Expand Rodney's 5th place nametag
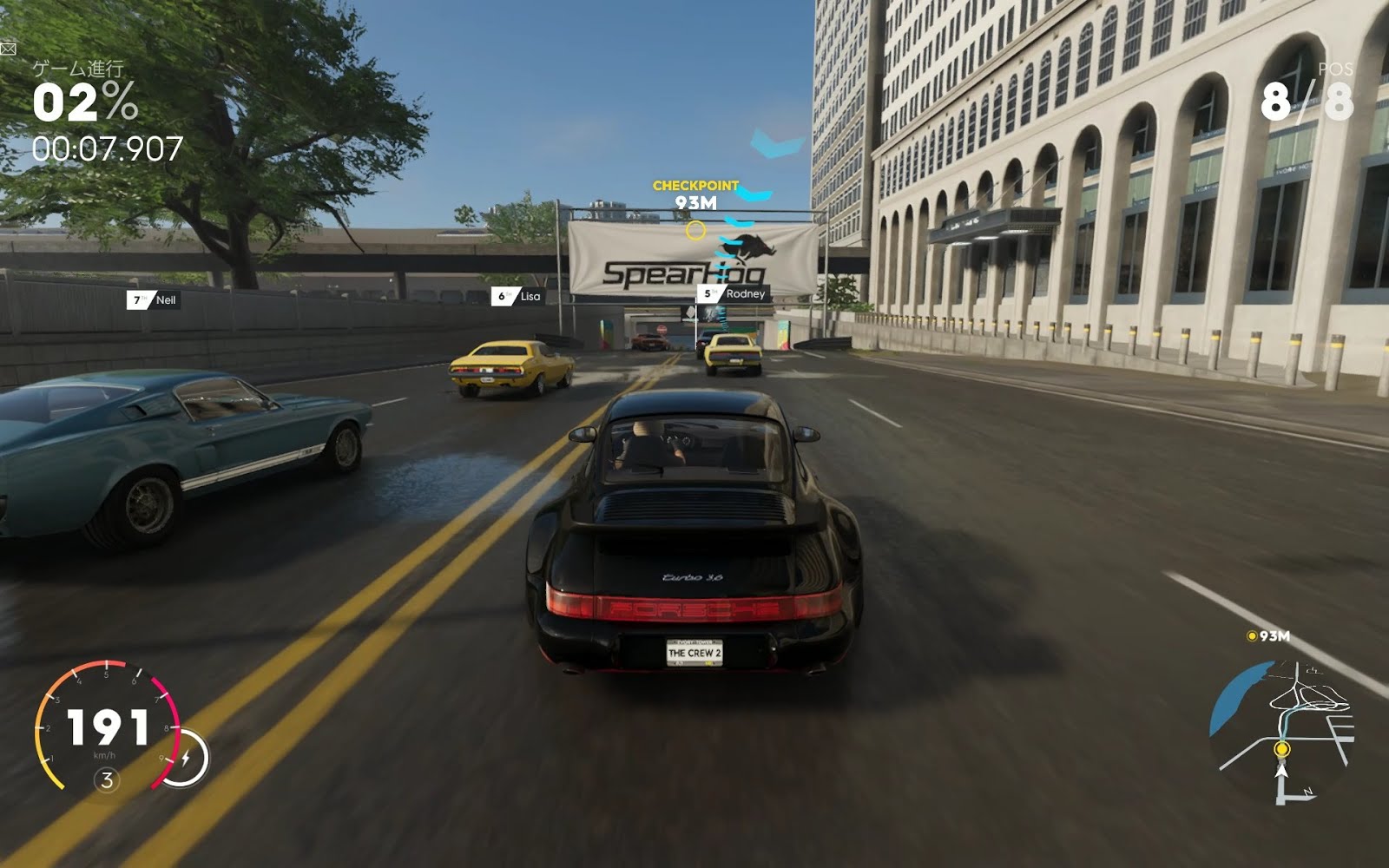The width and height of the screenshot is (1389, 868). (732, 295)
